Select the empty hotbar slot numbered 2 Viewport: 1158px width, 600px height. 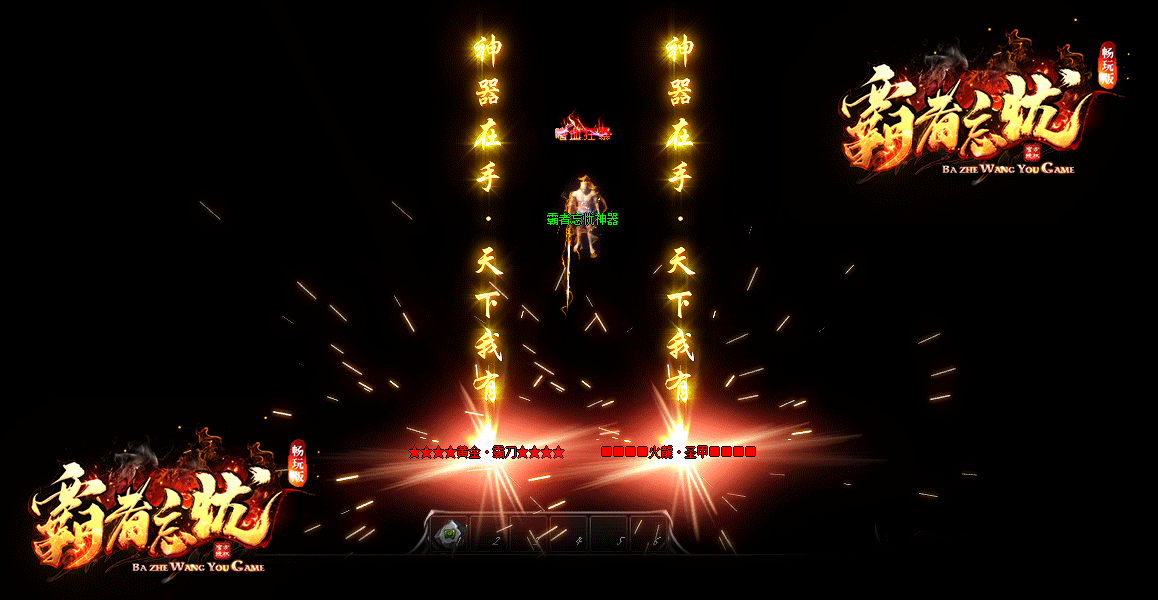[x=490, y=534]
